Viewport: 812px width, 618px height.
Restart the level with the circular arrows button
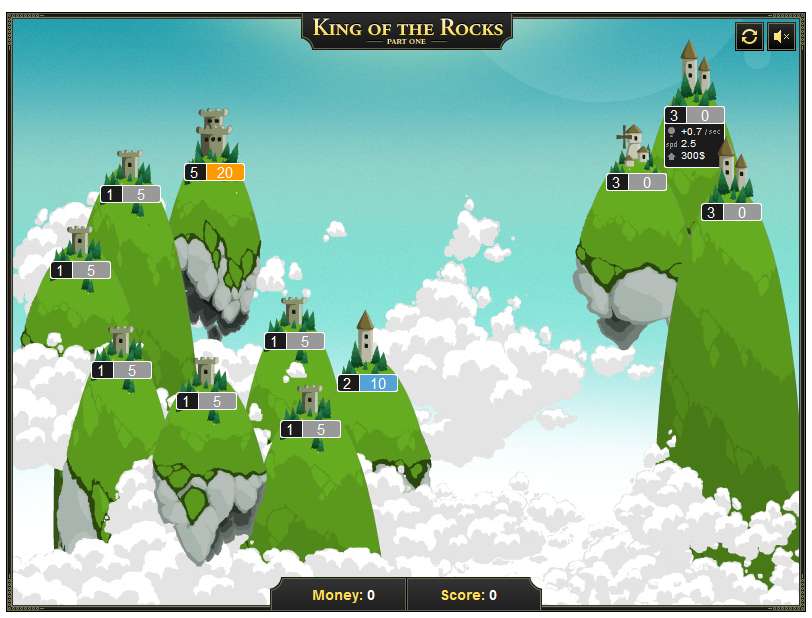pos(749,37)
